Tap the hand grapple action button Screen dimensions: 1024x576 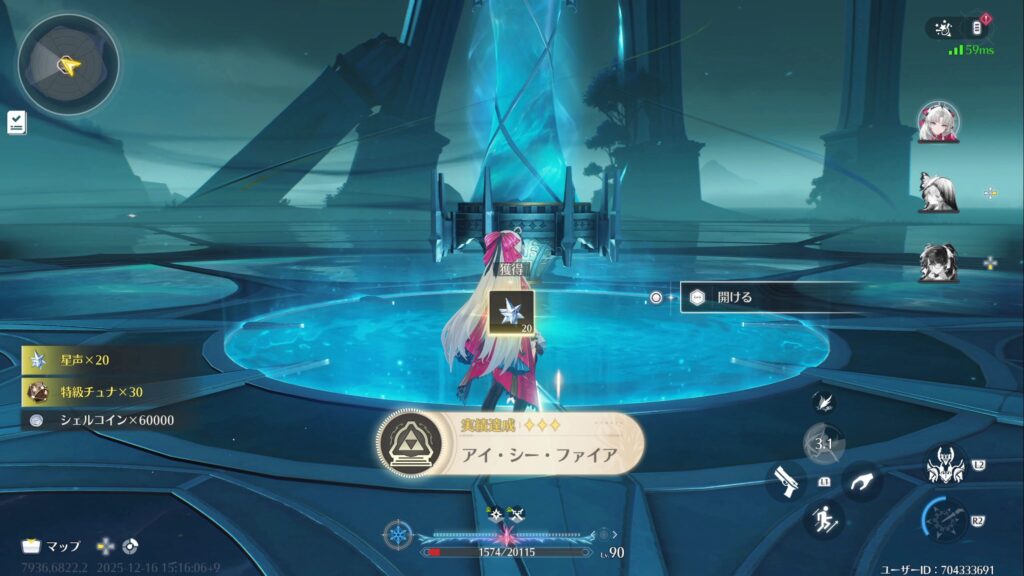pyautogui.click(x=861, y=482)
